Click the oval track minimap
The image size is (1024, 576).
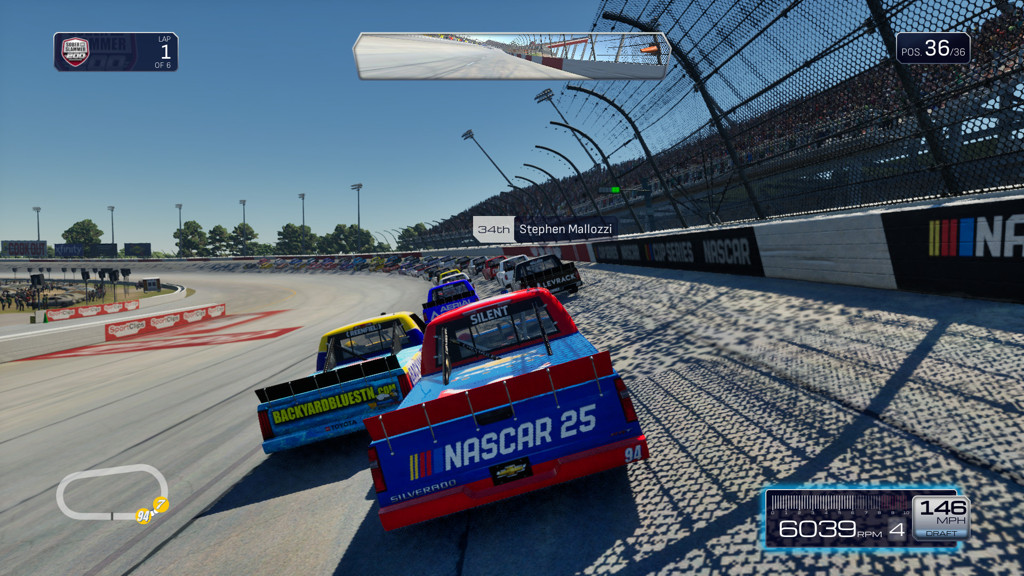111,493
